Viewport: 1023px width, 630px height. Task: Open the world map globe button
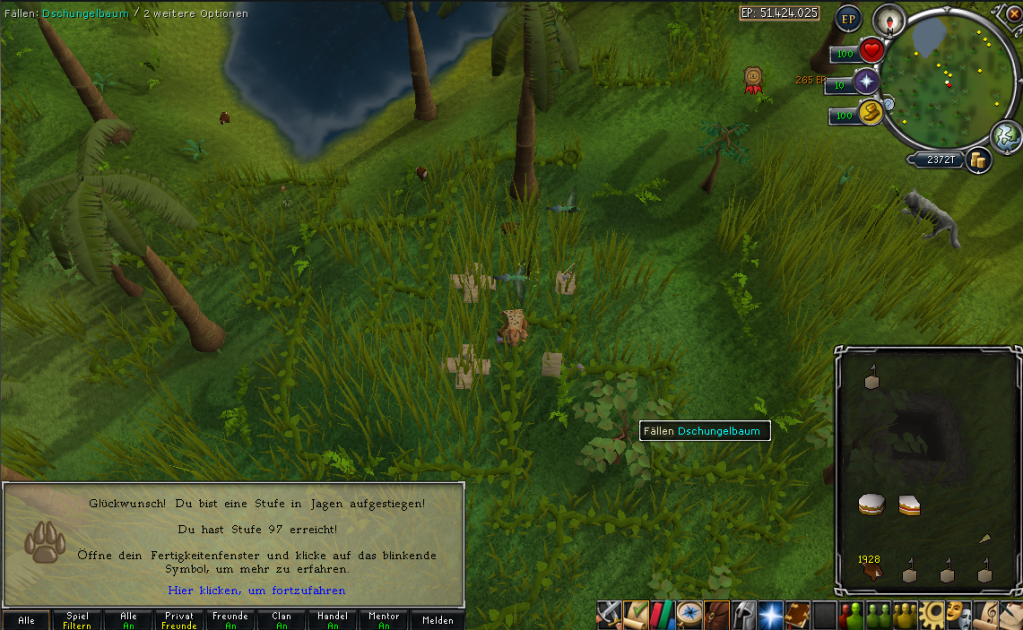[1005, 136]
